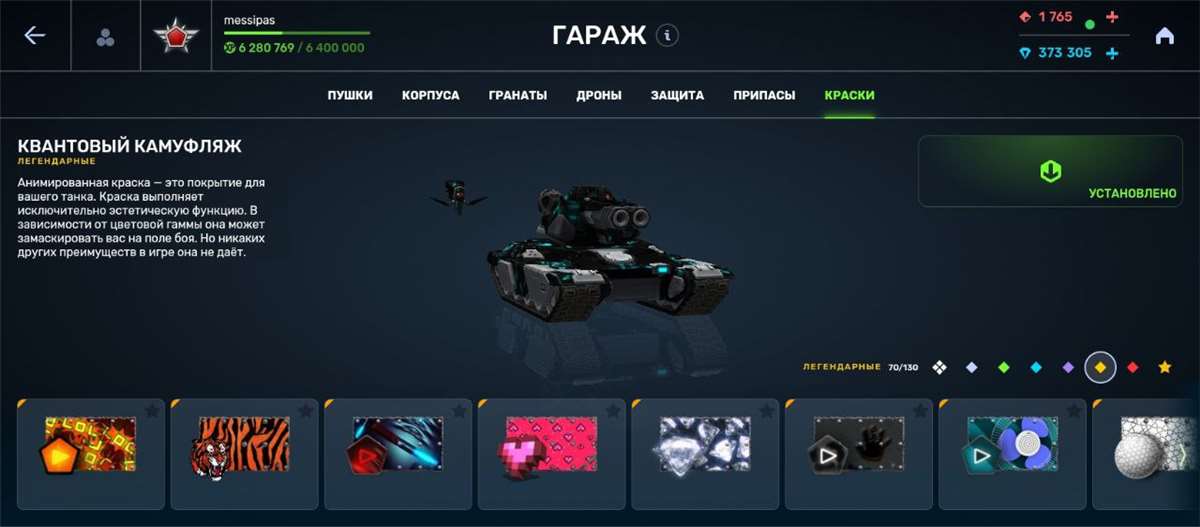Select the red diamond rarity filter
The image size is (1200, 527).
click(1133, 368)
